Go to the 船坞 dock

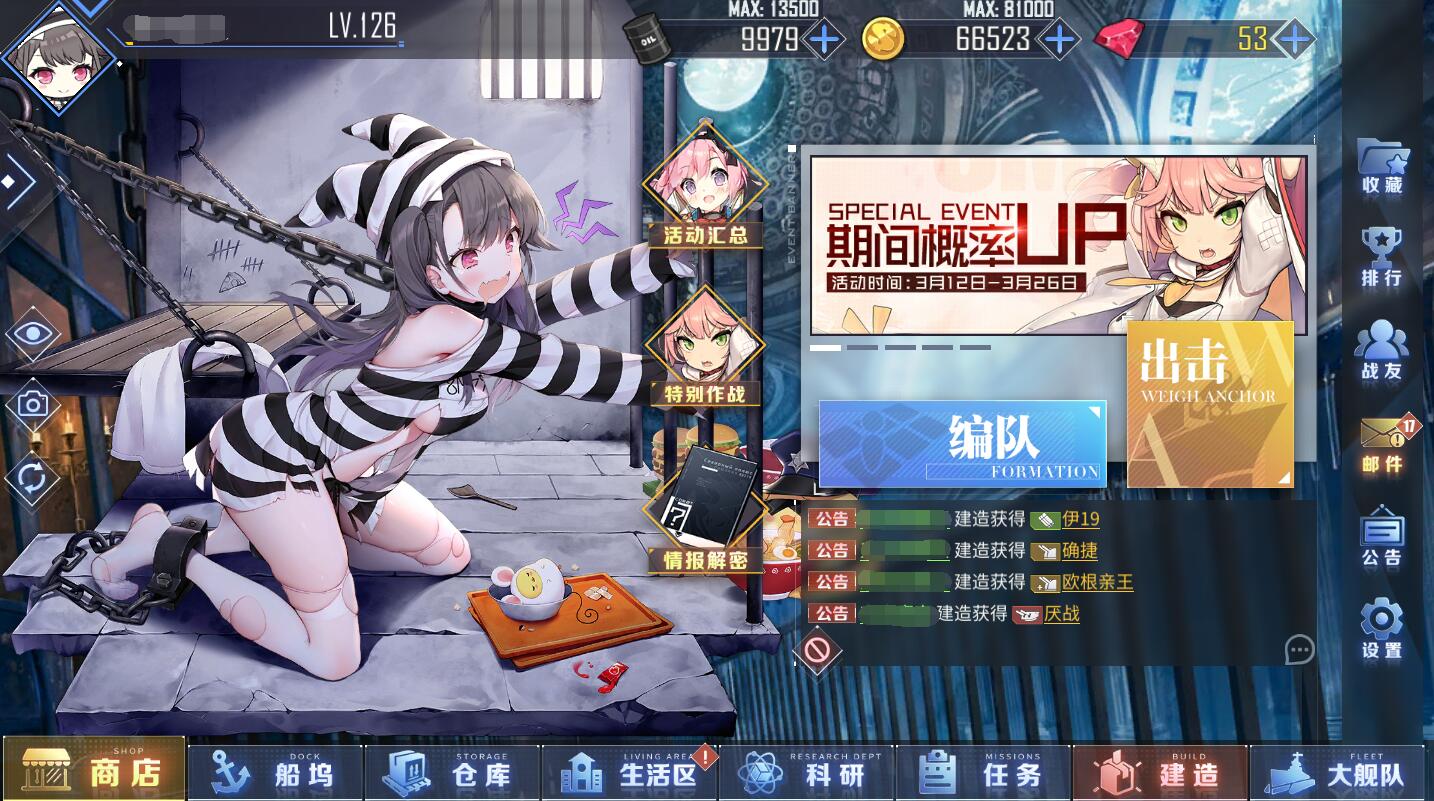275,772
